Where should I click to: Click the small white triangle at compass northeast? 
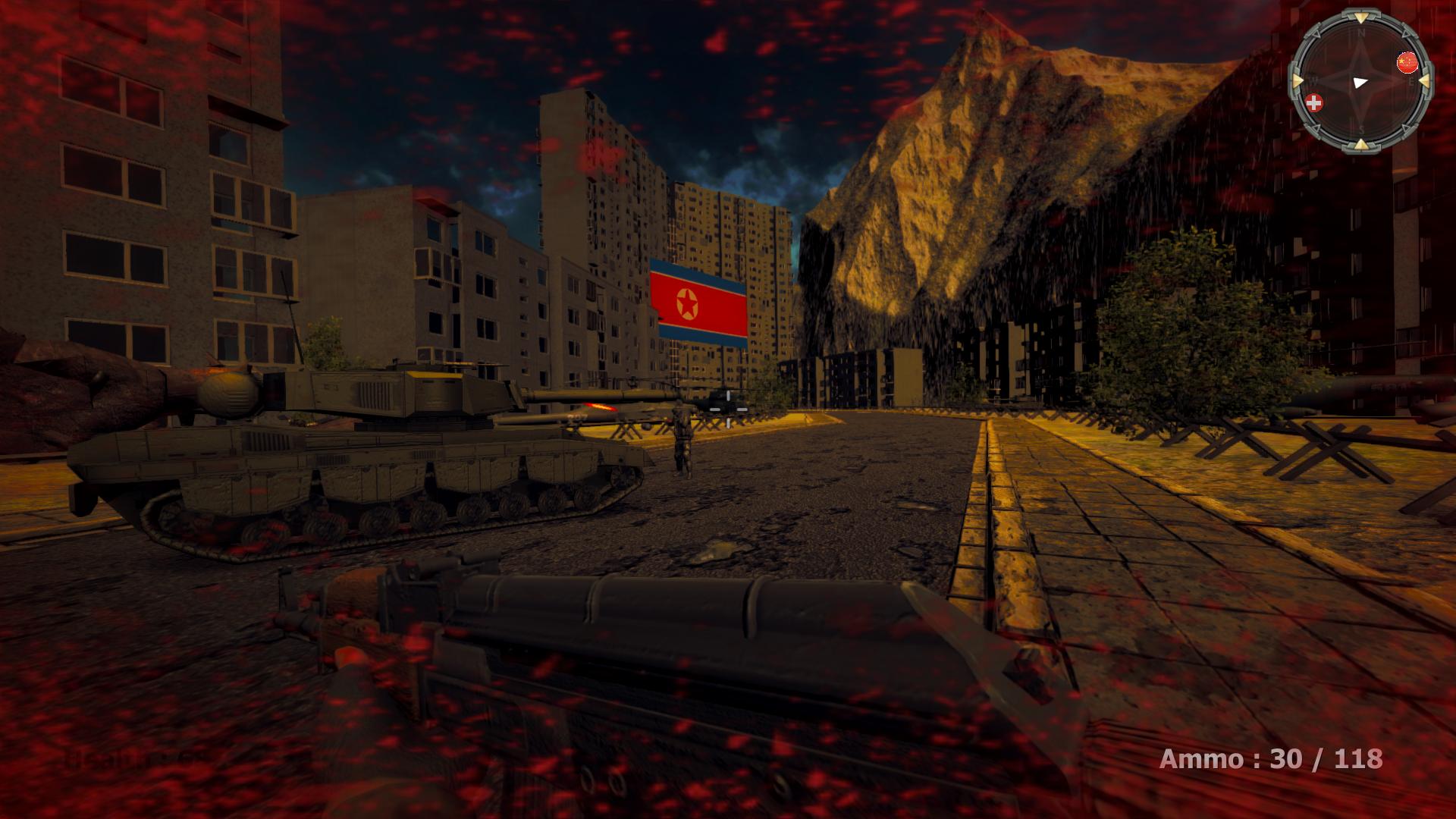(x=1405, y=35)
